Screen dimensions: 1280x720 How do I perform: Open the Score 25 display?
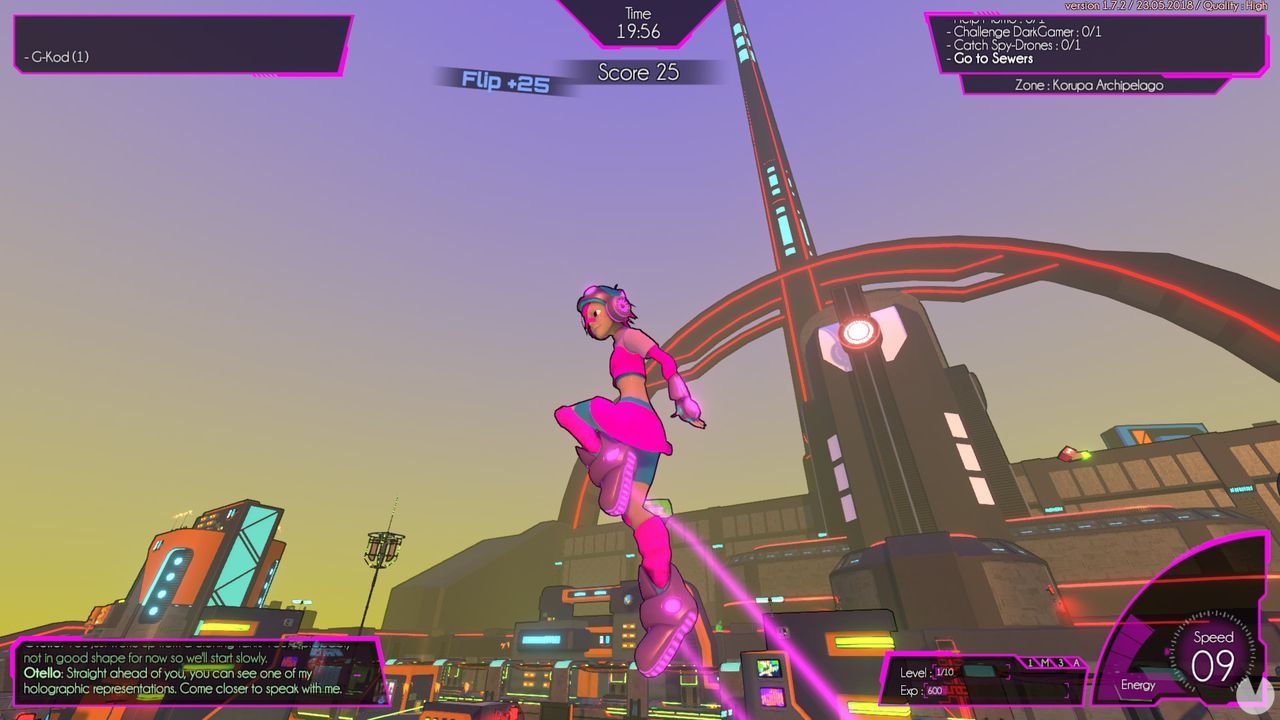[x=637, y=72]
